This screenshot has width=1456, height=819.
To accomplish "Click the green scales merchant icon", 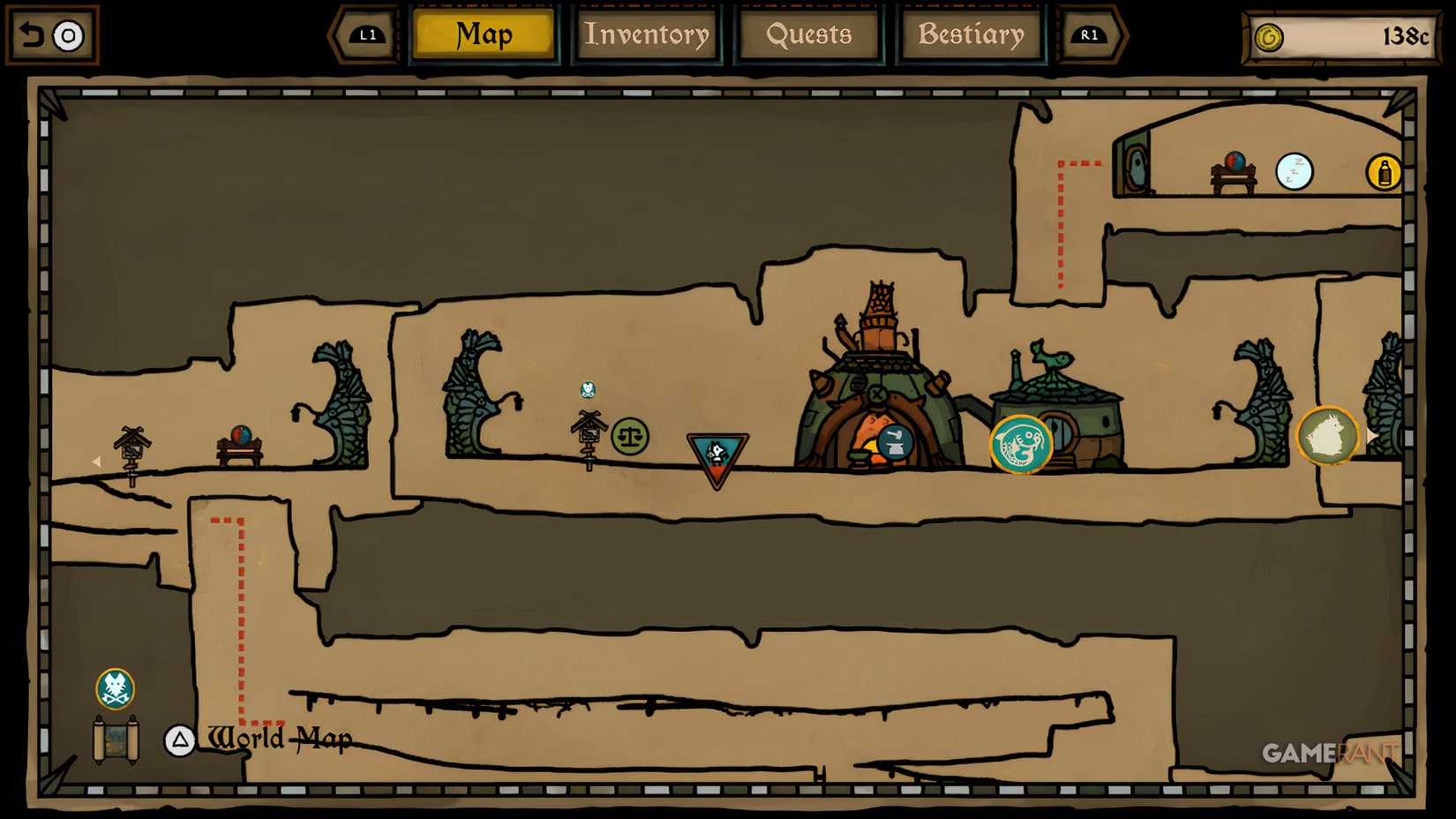I will (628, 434).
